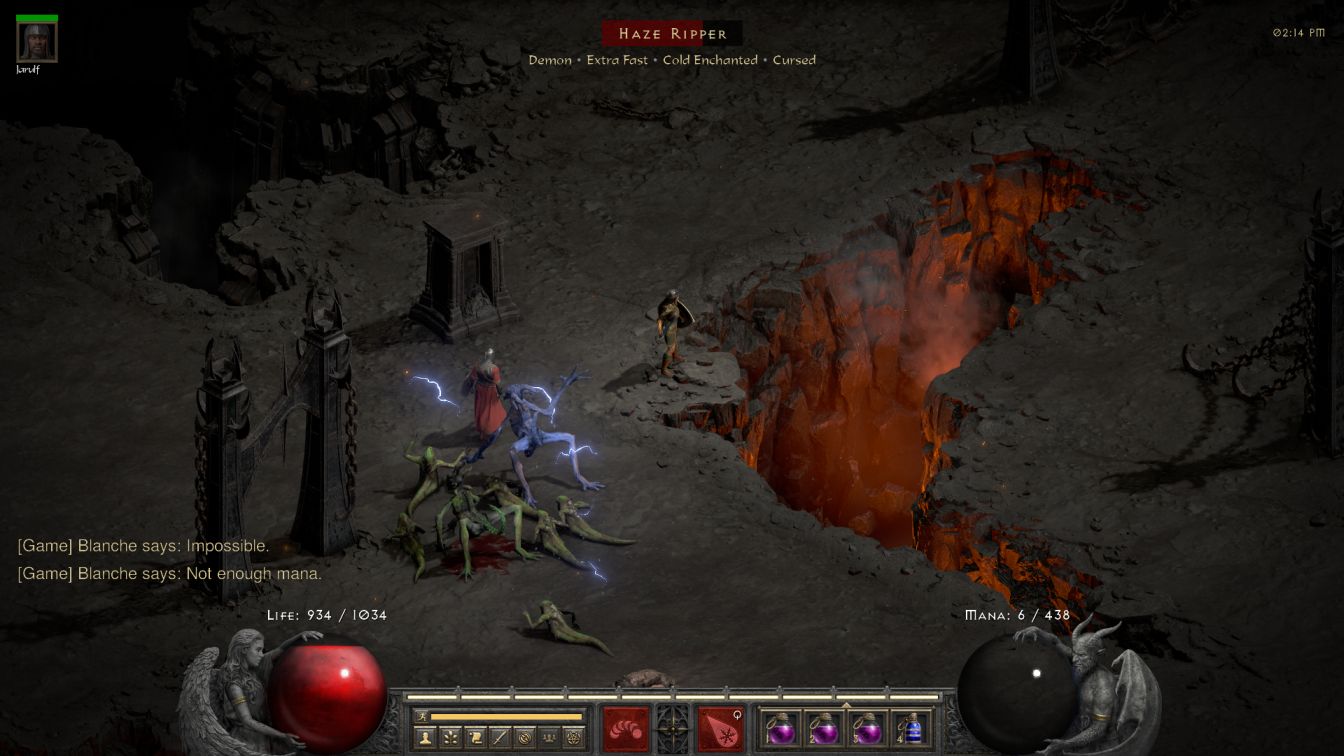Drink the purple potion in belt slot 2
The height and width of the screenshot is (756, 1344).
click(x=823, y=730)
